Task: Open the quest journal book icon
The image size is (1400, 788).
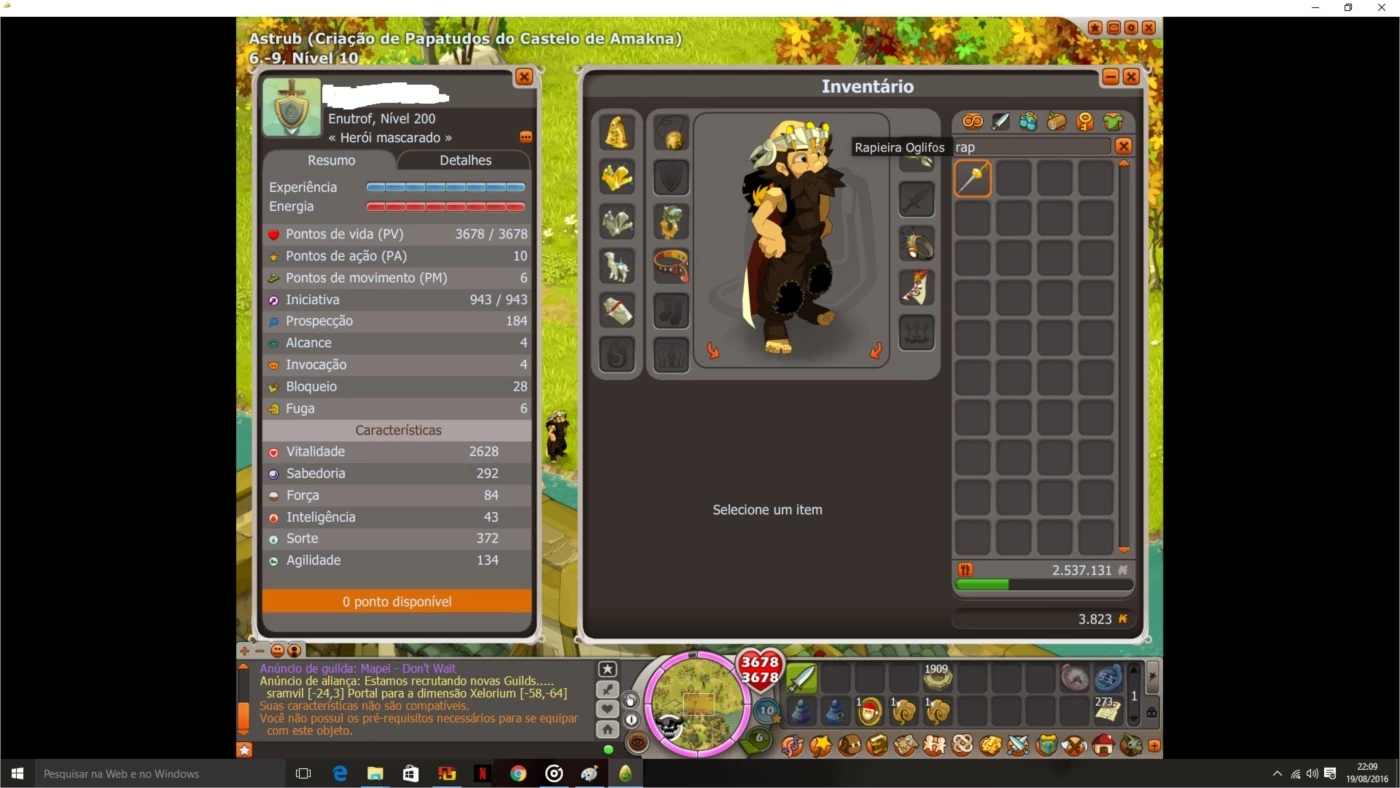Action: pos(877,745)
